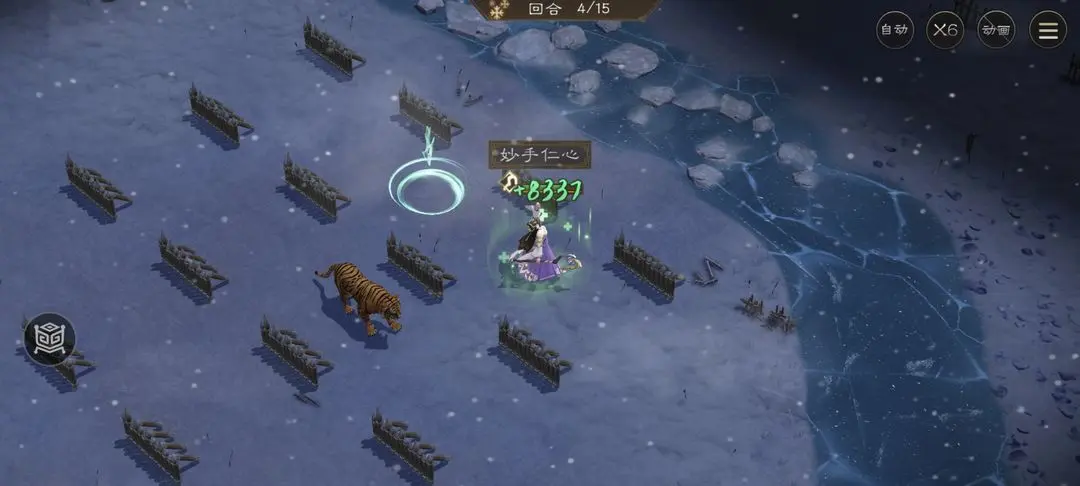Toggle the 自动 auto-battle button
Screen dimensions: 1080x486
click(x=895, y=30)
